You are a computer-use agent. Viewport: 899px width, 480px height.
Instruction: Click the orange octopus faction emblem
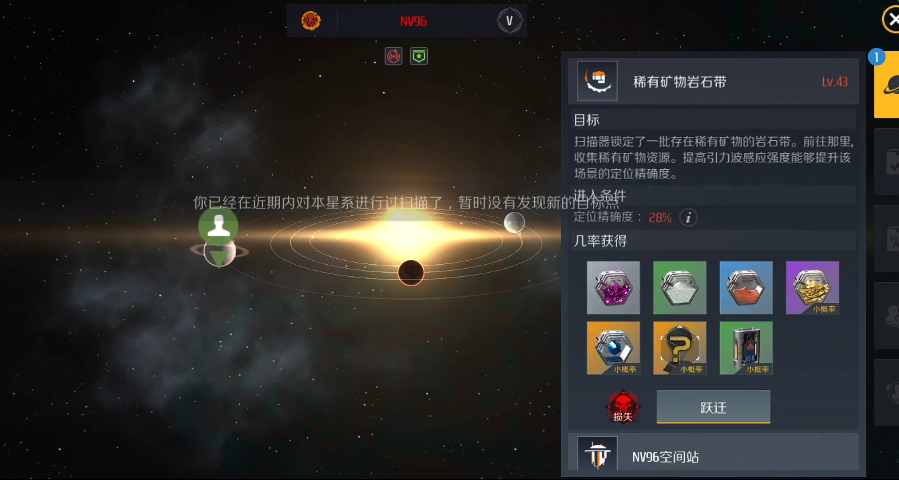click(311, 20)
